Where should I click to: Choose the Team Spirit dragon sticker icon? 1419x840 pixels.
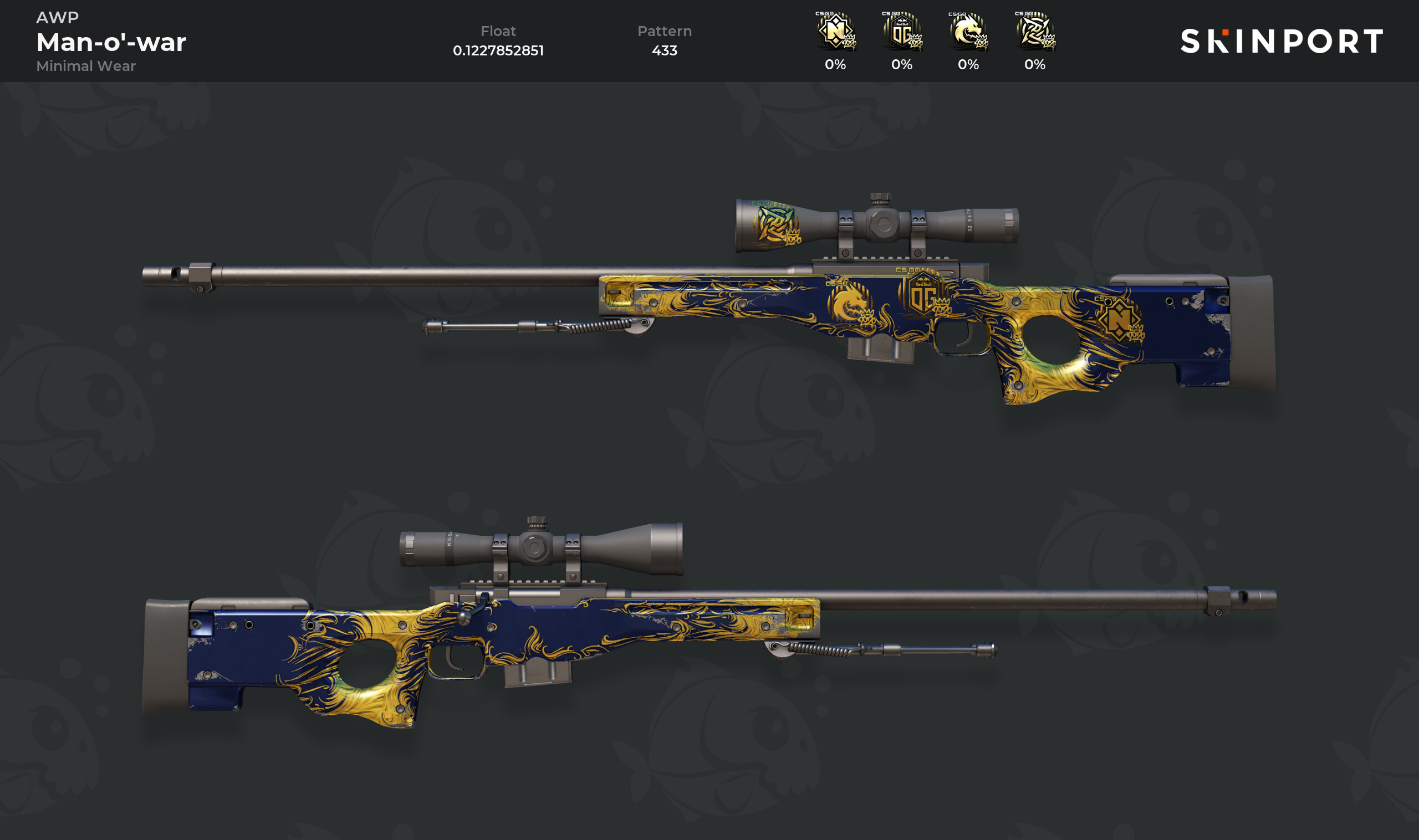click(x=968, y=32)
